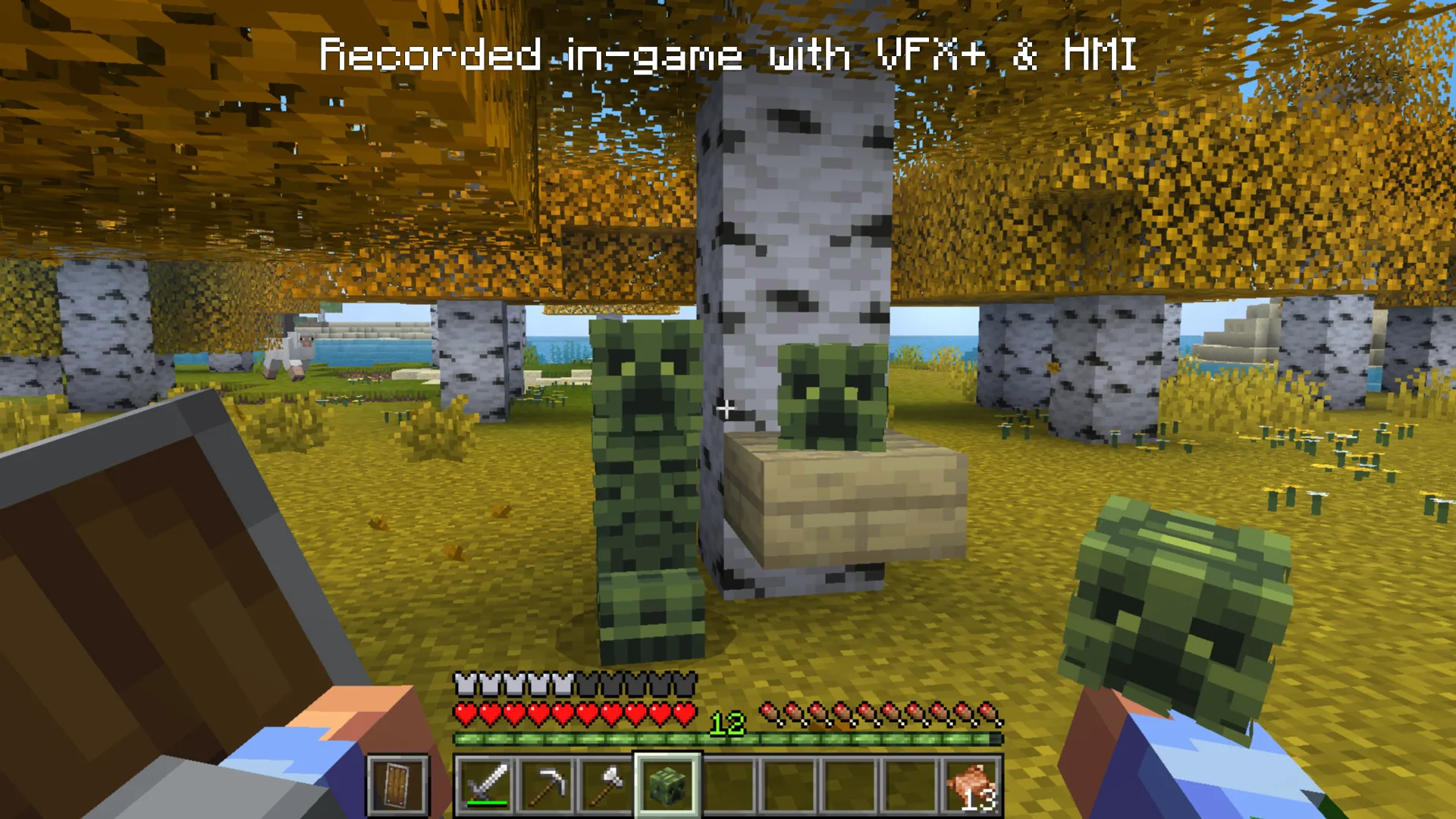Click the creeper standing beside the birch tree
The width and height of the screenshot is (1456, 819).
click(648, 470)
